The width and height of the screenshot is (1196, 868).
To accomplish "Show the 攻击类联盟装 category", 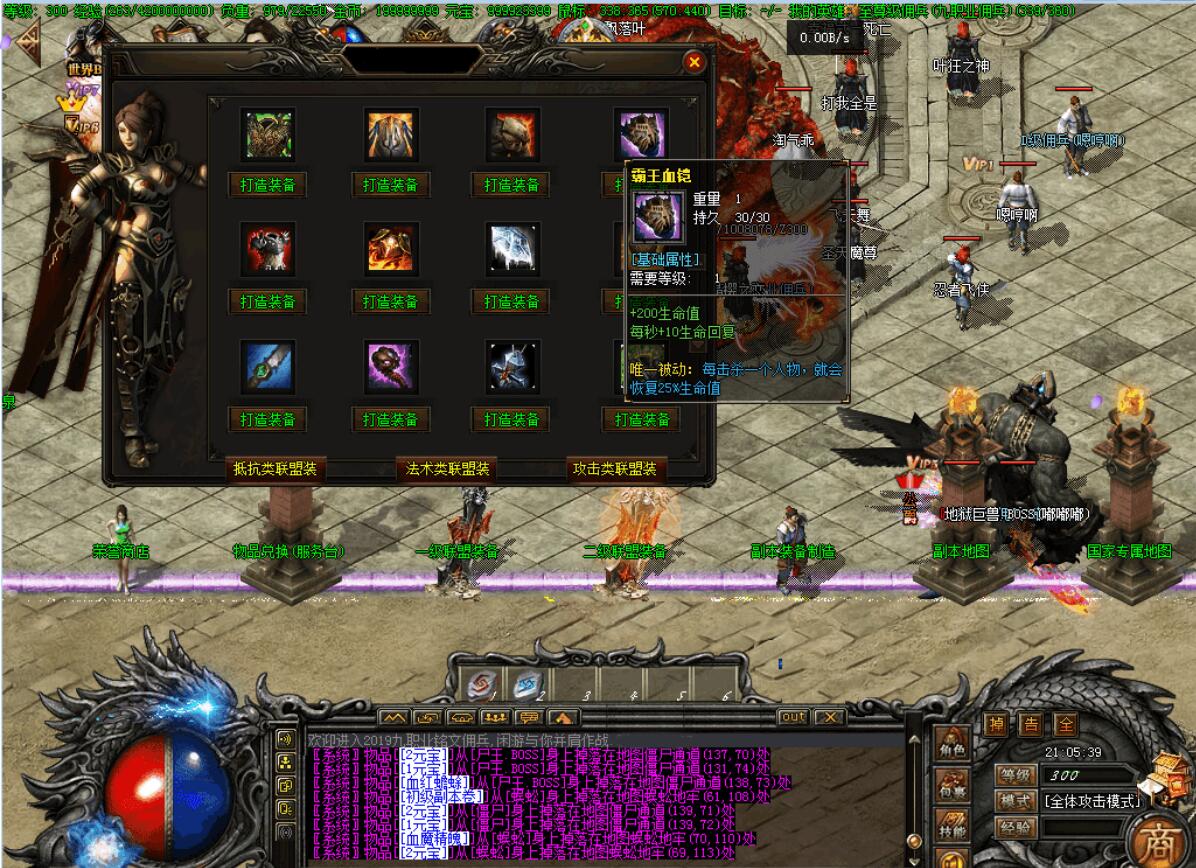I will [616, 469].
